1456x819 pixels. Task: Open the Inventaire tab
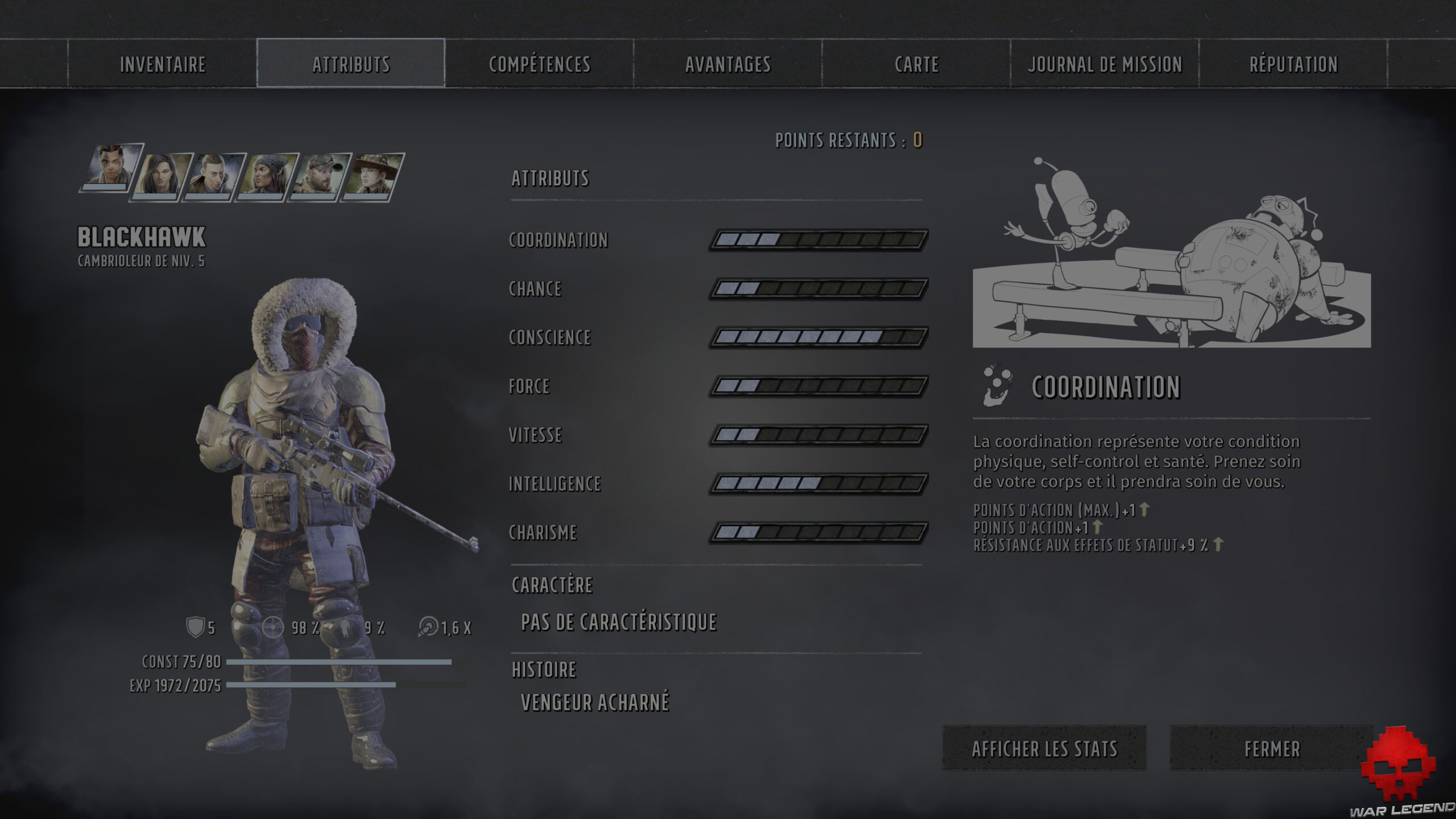(163, 64)
